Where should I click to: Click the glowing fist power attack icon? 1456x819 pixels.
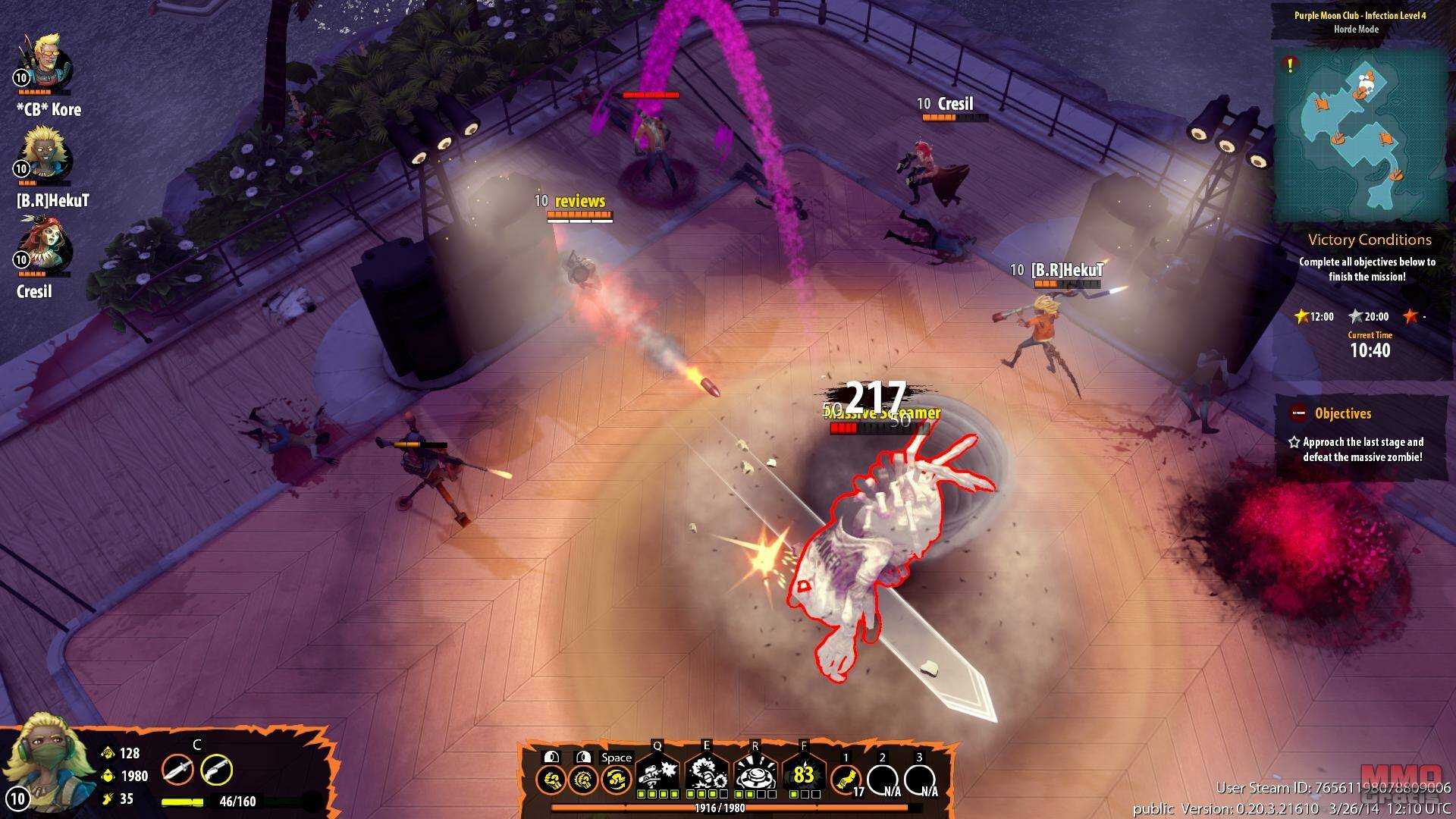pyautogui.click(x=582, y=780)
